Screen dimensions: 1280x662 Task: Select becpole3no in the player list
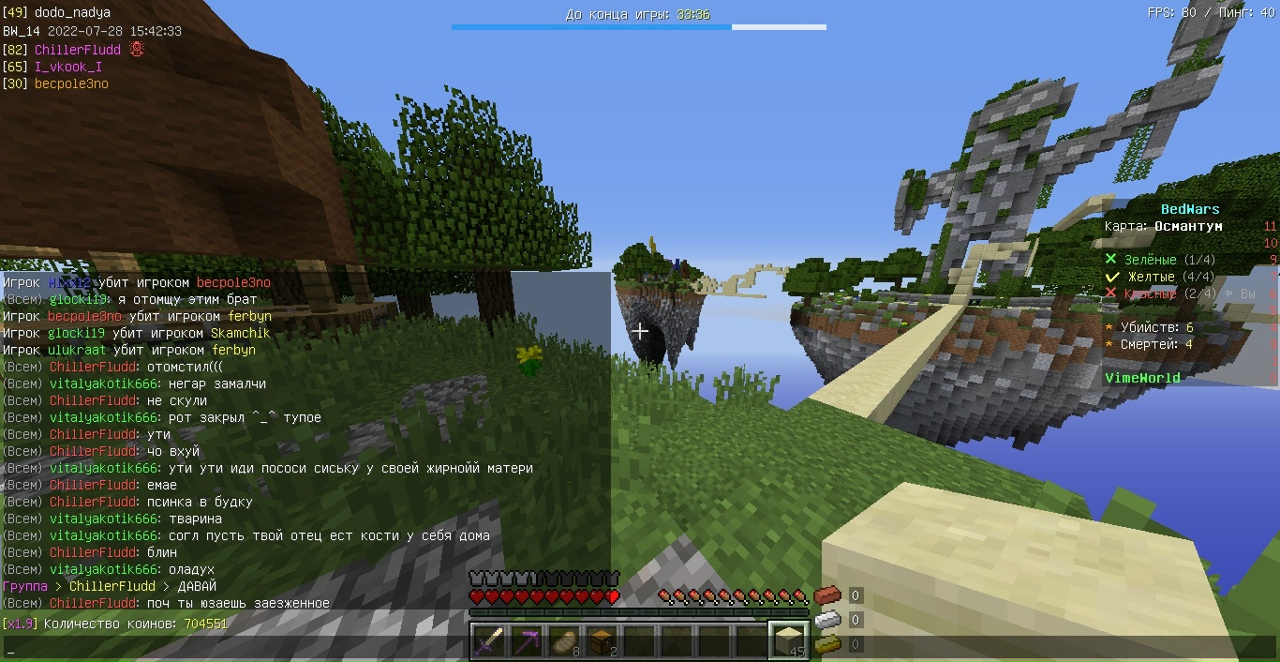71,84
